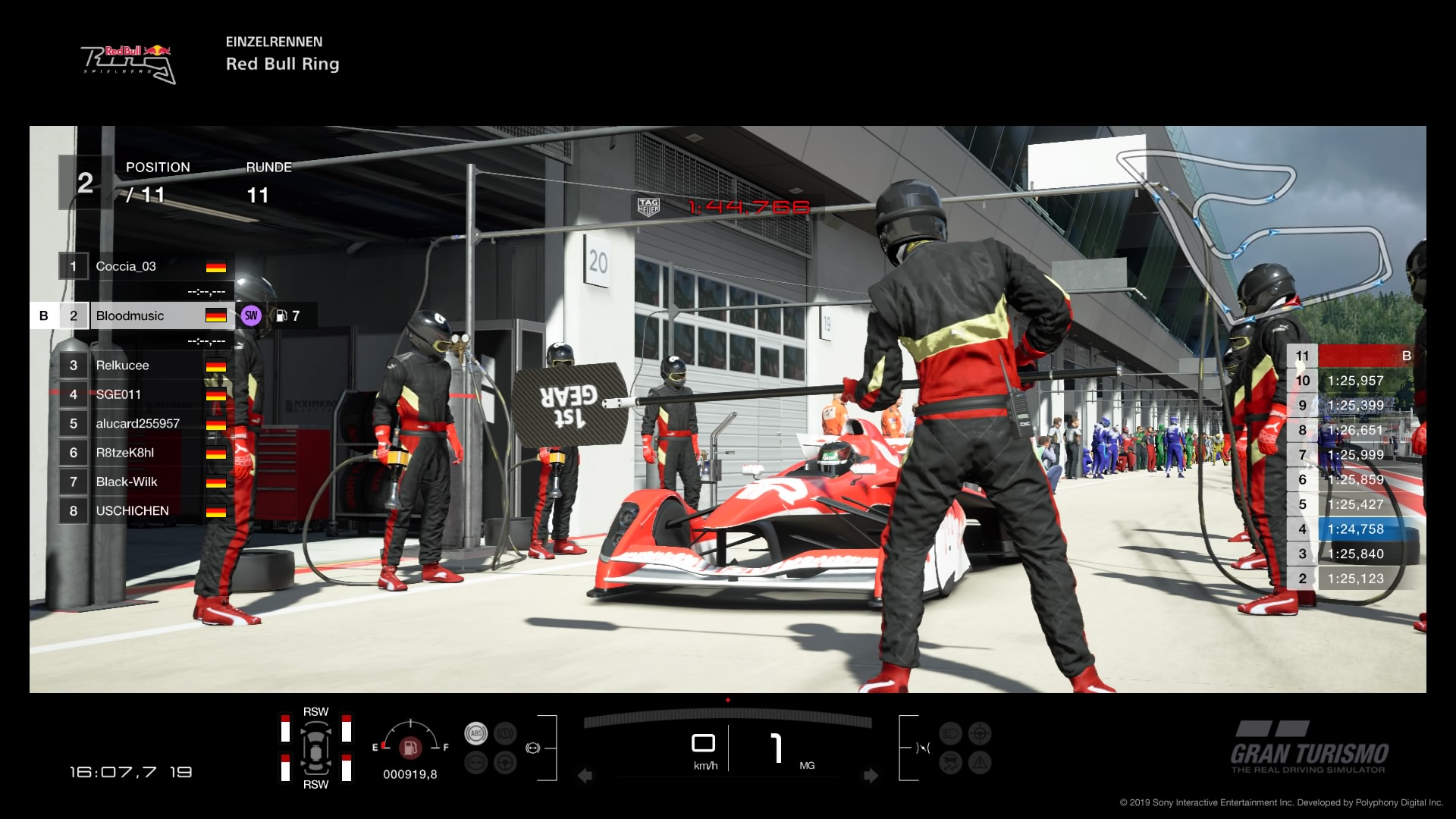The width and height of the screenshot is (1456, 819).
Task: Select the ABS indicator icon
Action: (x=476, y=733)
